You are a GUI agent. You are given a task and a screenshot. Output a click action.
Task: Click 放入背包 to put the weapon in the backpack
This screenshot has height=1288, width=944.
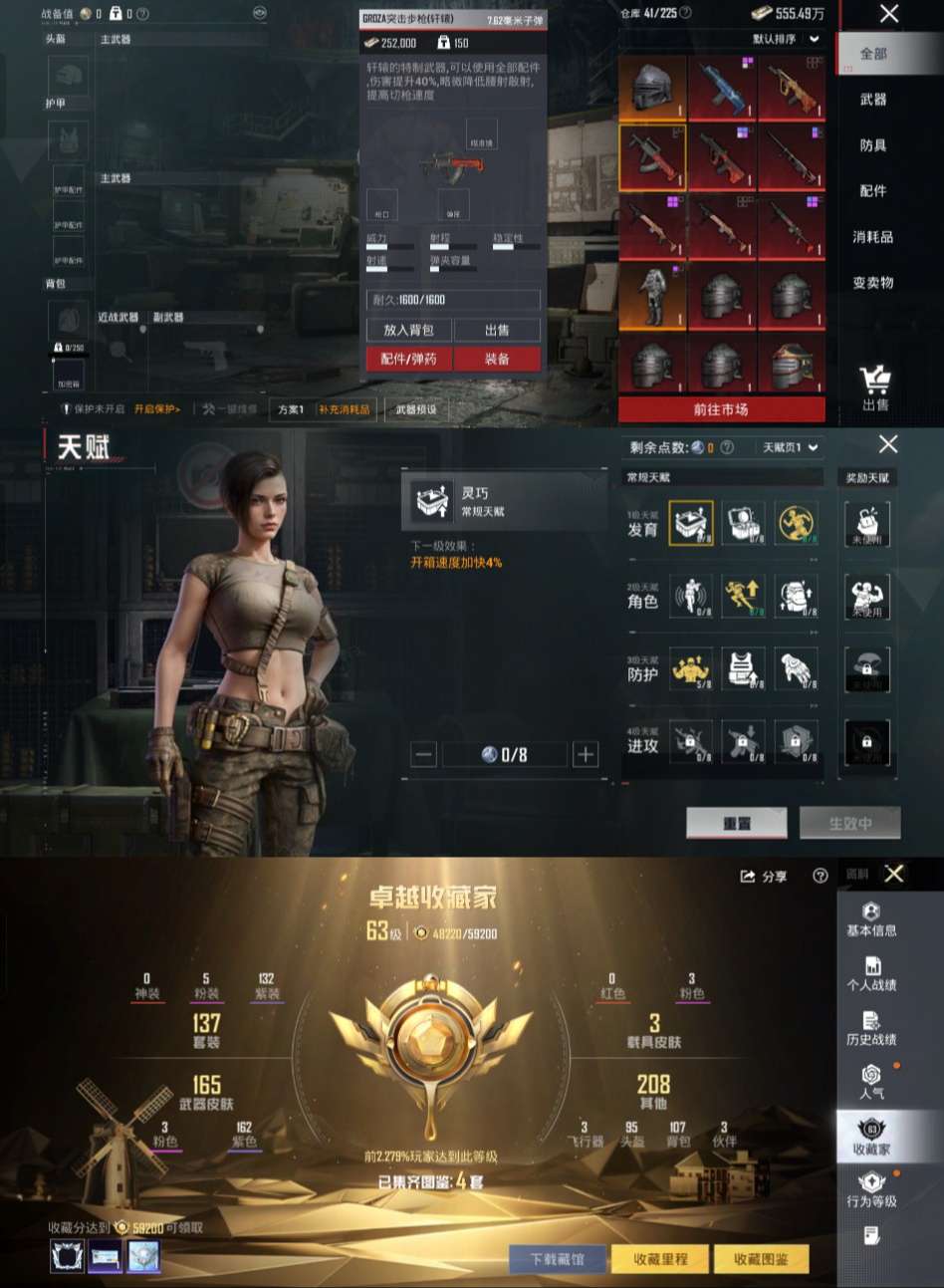pyautogui.click(x=408, y=330)
